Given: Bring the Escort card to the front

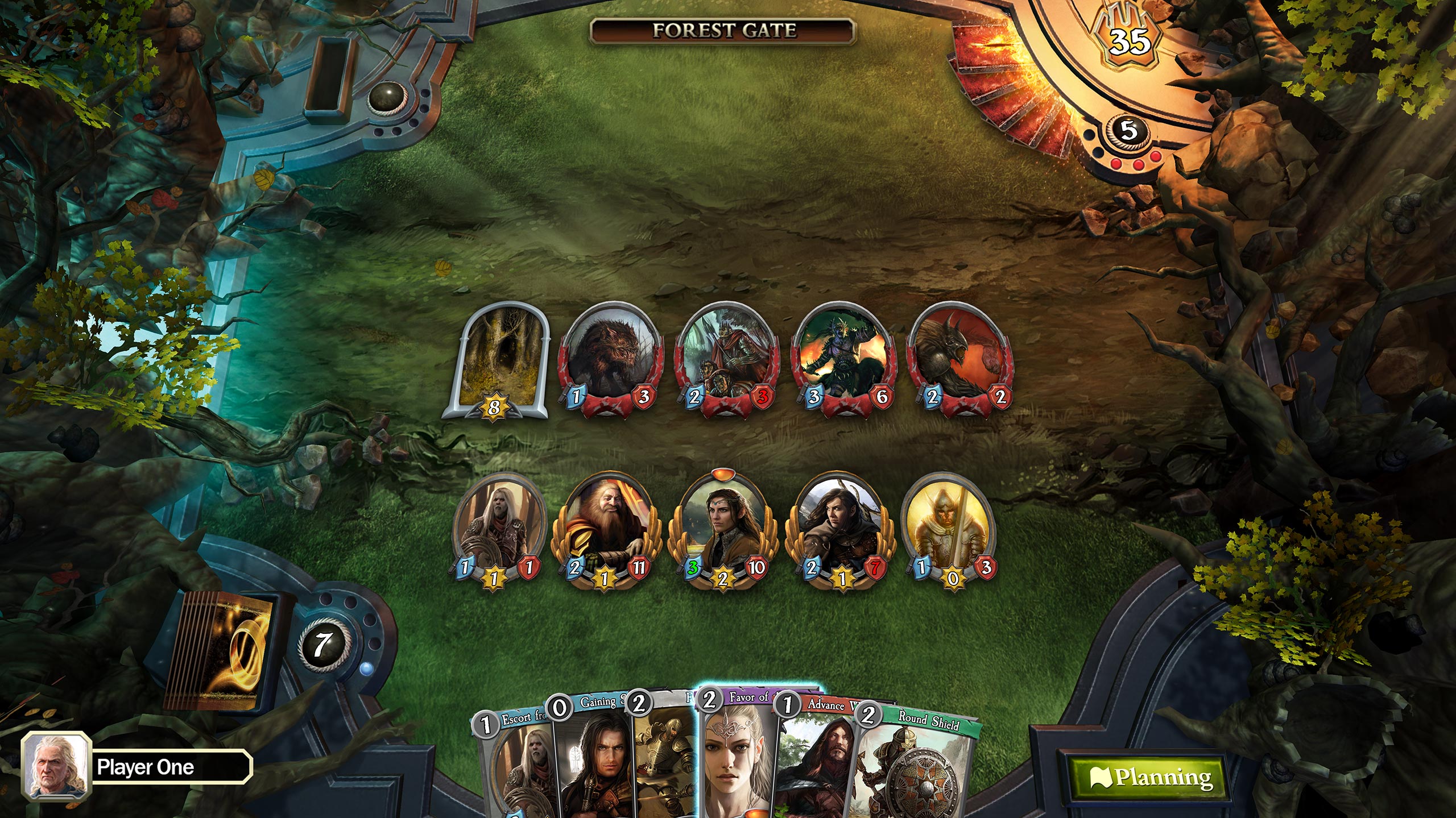Looking at the screenshot, I should (518, 756).
